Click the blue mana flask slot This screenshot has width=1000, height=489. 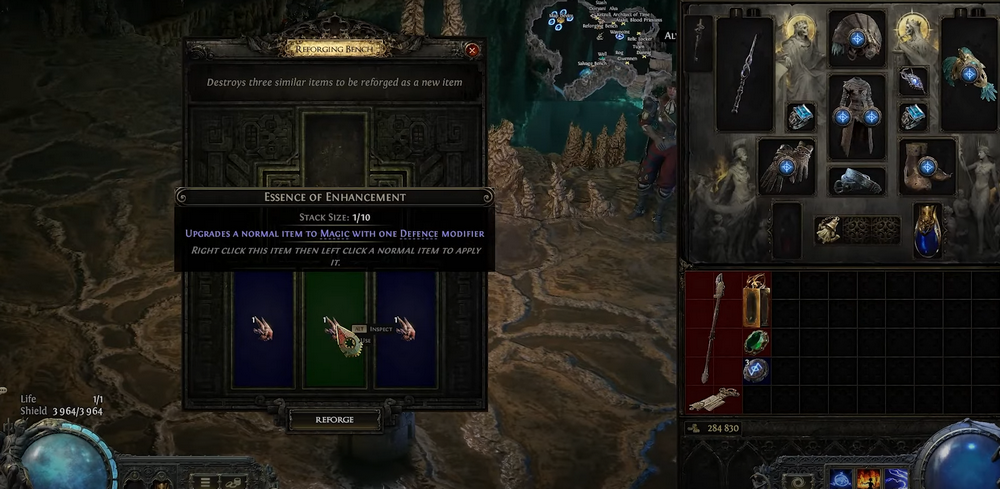click(x=927, y=229)
